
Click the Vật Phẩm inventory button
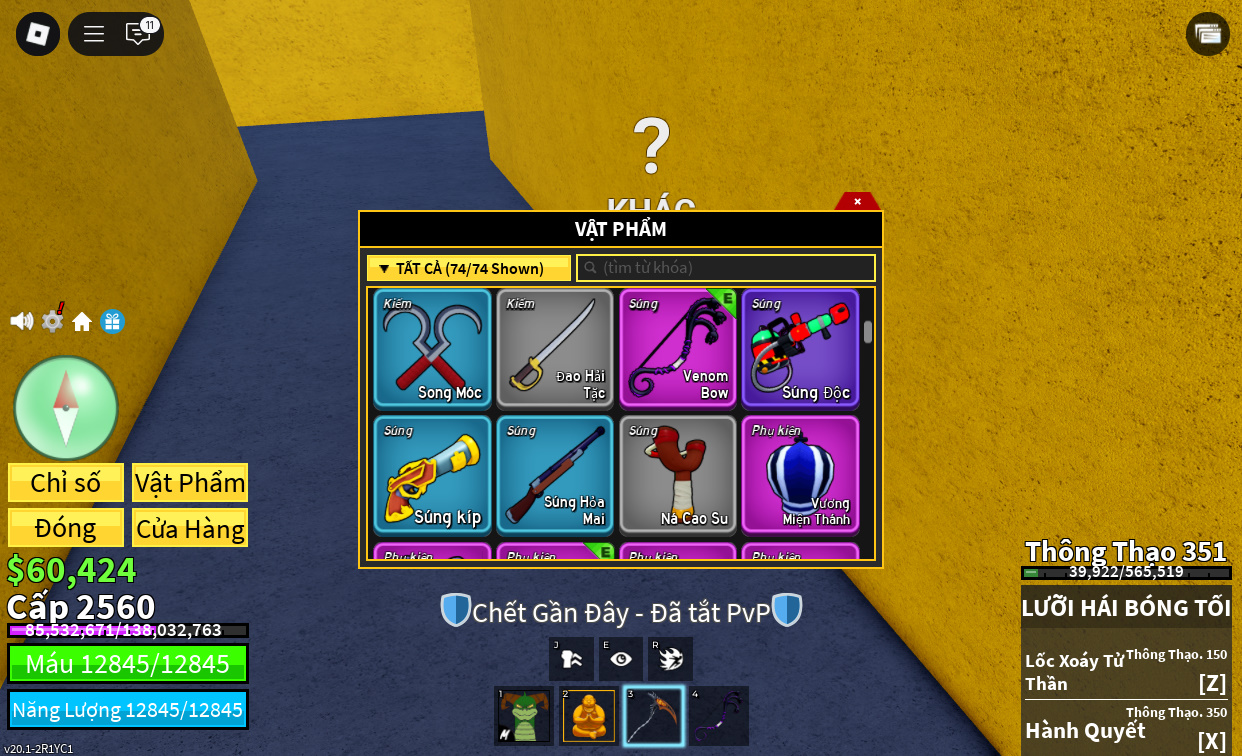(190, 482)
